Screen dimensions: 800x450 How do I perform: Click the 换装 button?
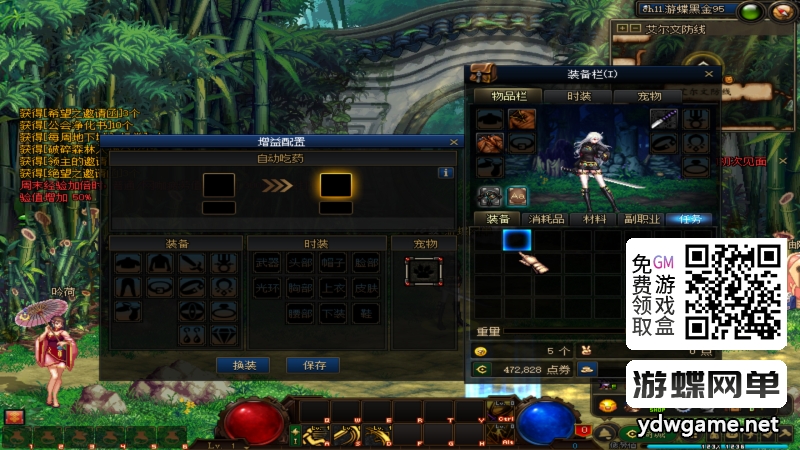(244, 365)
